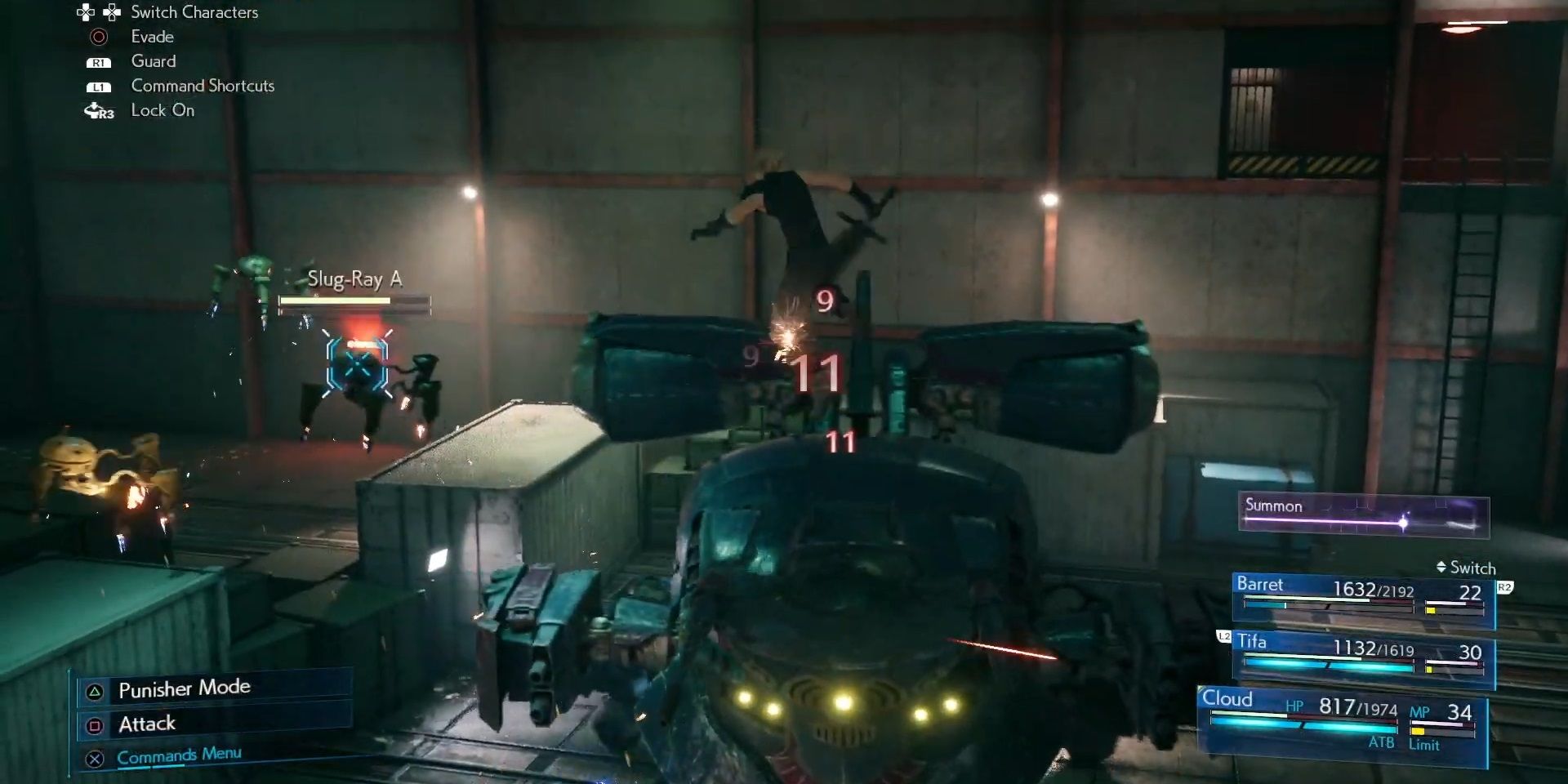Expand the Commands Menu entry
Viewport: 1568px width, 784px height.
pos(181,755)
